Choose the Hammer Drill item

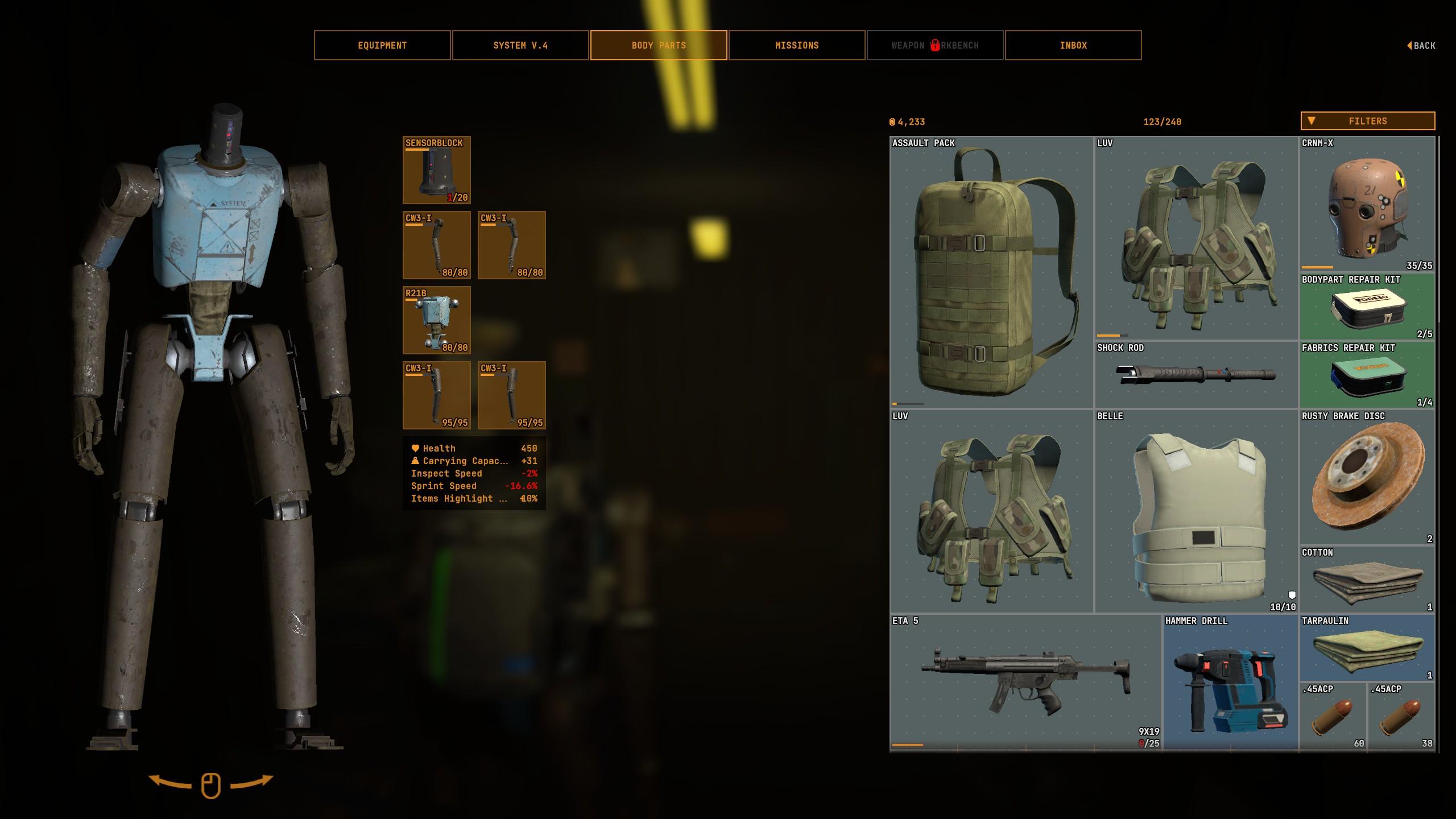tap(1230, 682)
